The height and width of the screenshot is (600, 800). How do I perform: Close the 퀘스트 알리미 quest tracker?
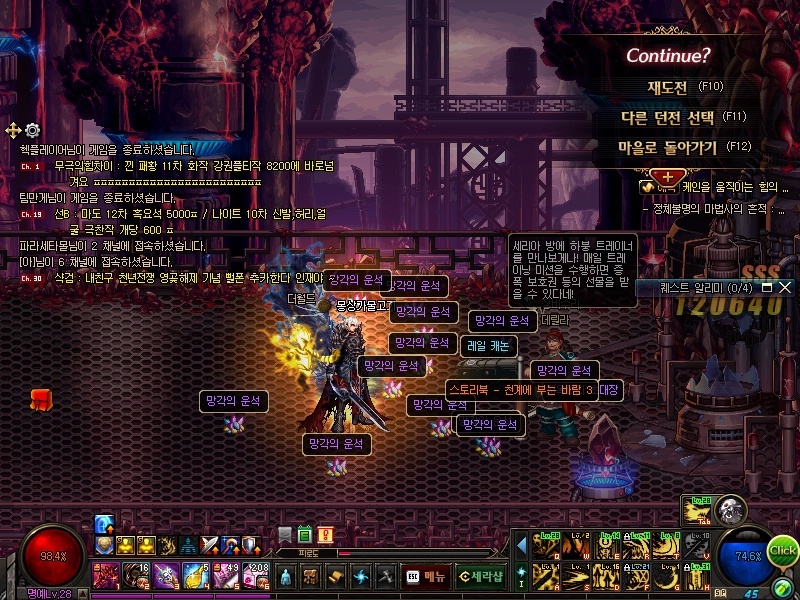(784, 287)
